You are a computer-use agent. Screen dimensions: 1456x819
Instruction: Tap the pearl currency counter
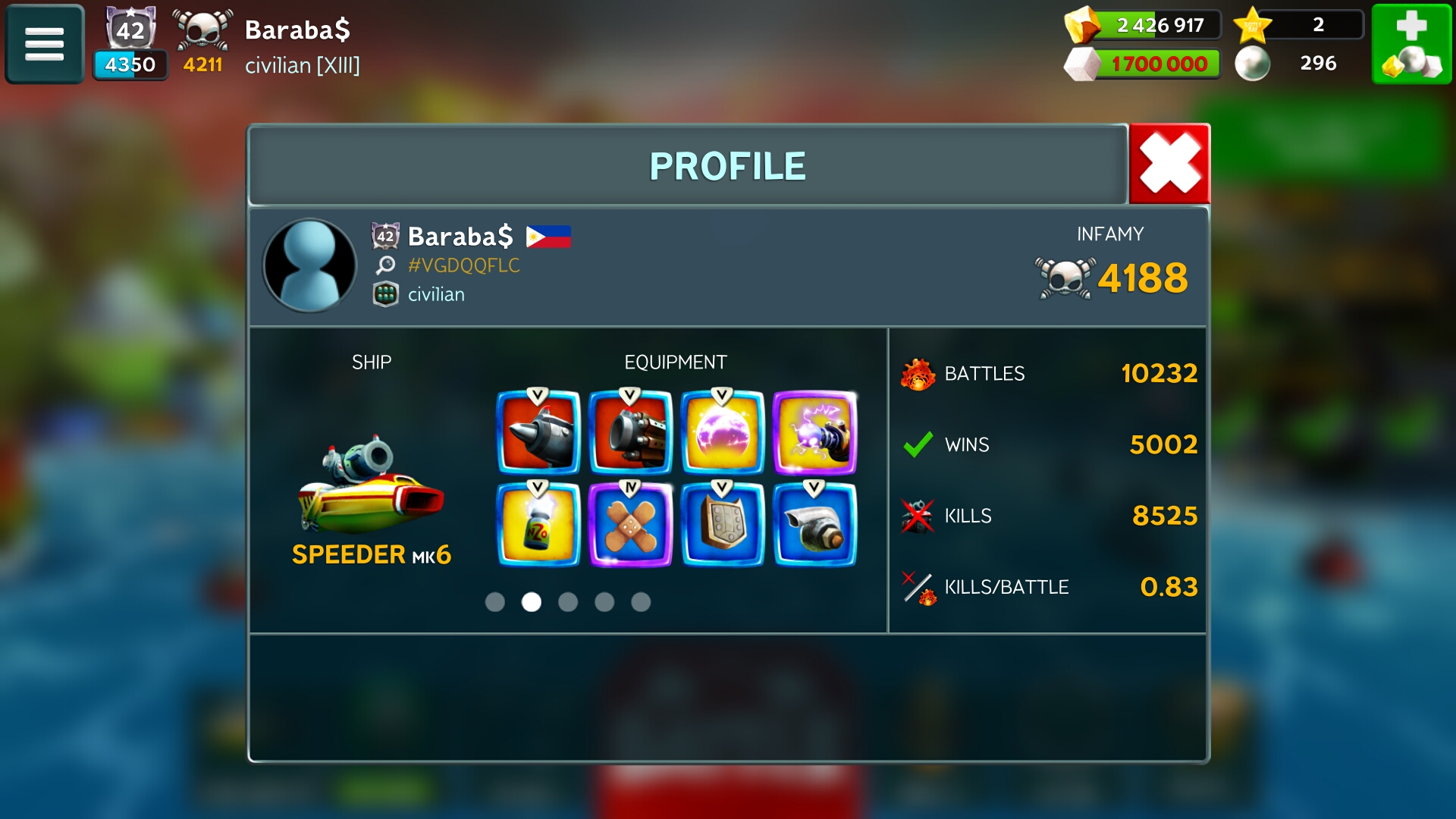1297,64
